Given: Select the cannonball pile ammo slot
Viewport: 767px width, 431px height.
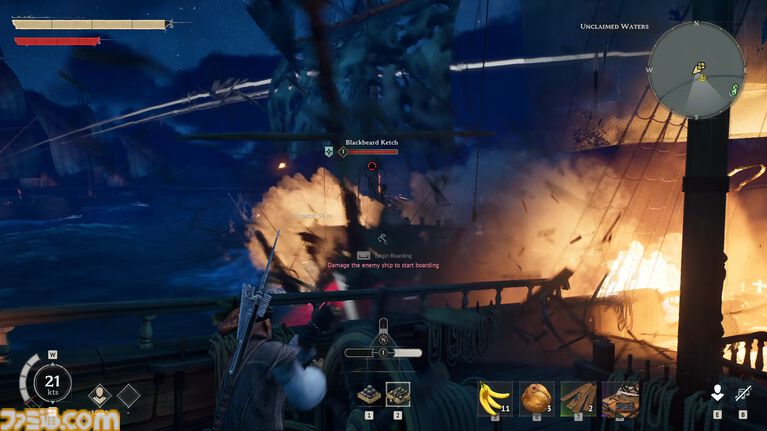Looking at the screenshot, I should pyautogui.click(x=369, y=395).
